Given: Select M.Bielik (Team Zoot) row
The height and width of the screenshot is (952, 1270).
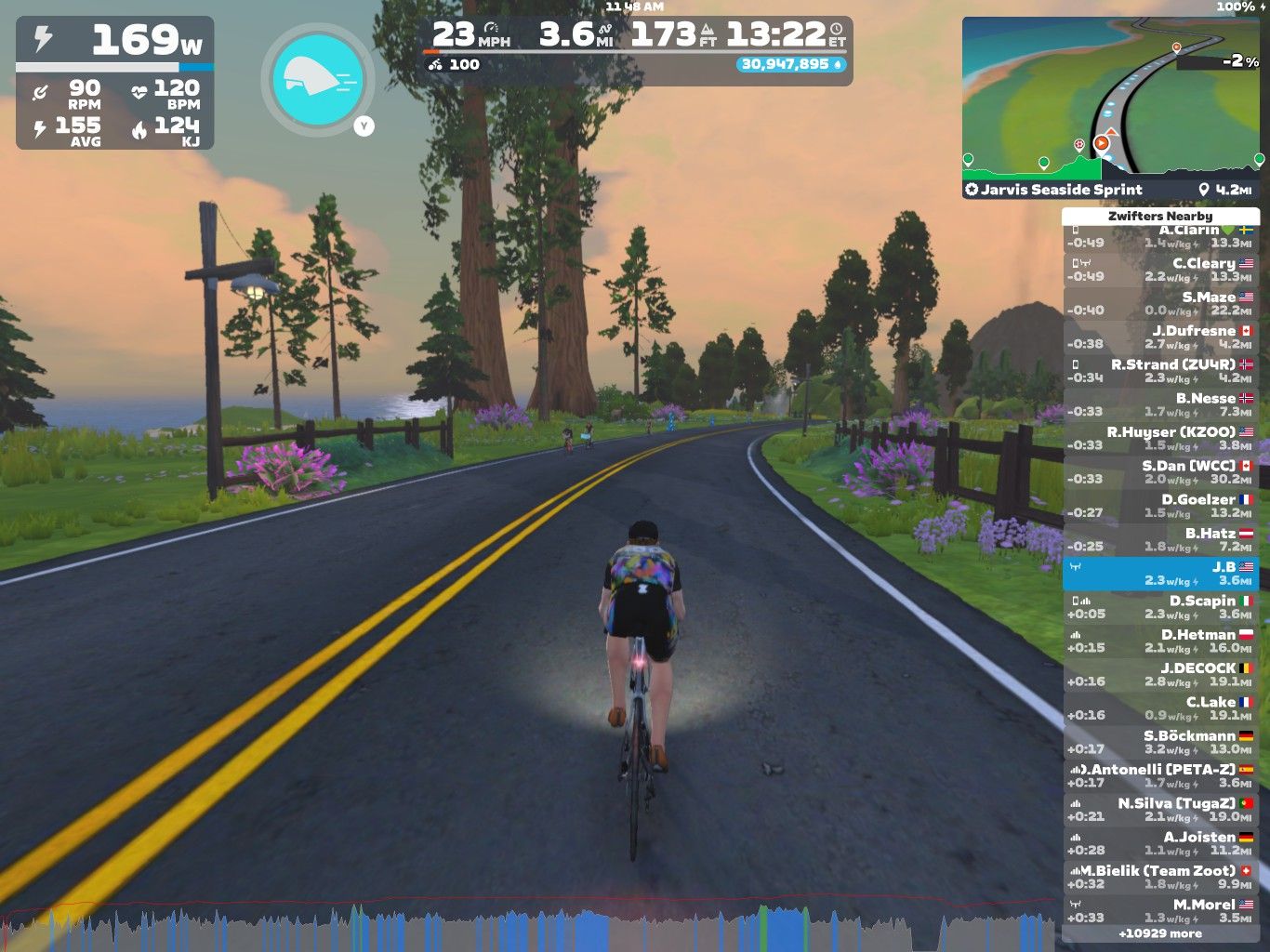Looking at the screenshot, I should 1160,877.
